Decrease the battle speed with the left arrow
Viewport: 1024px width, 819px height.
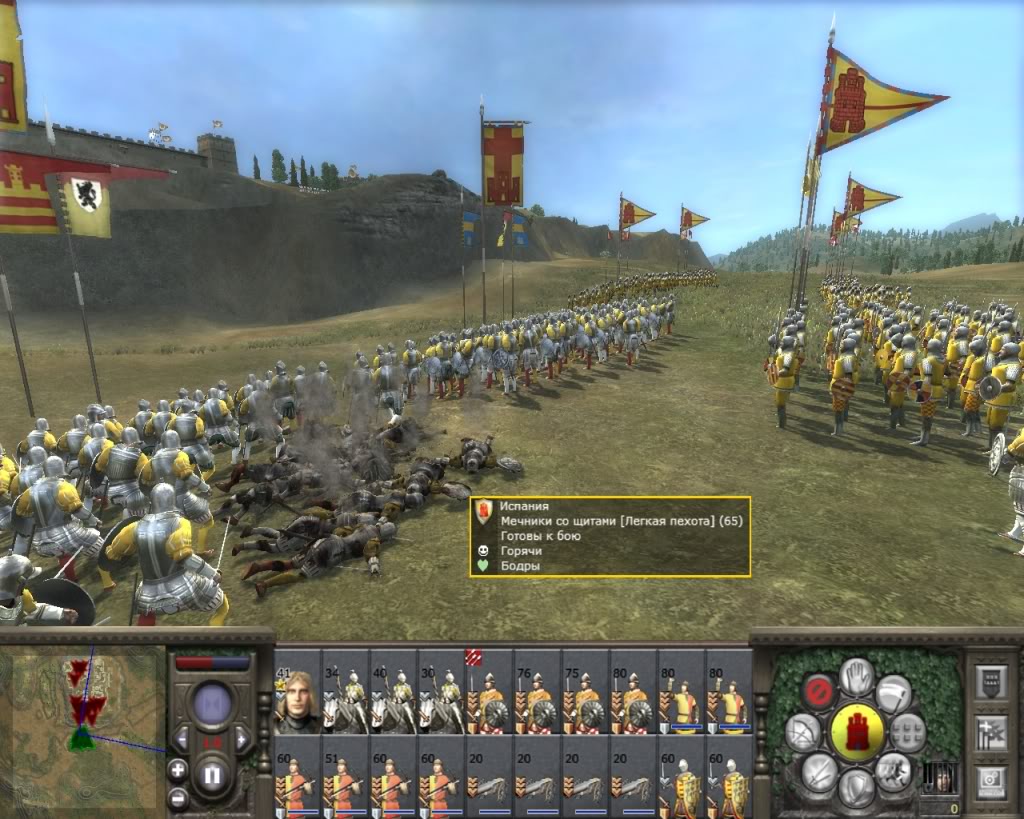coord(182,739)
